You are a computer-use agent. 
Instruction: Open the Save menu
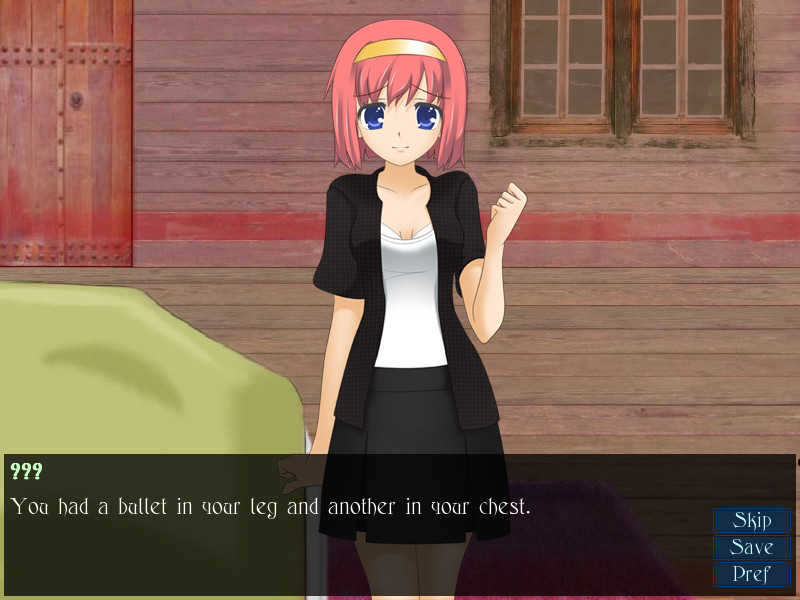click(x=752, y=548)
